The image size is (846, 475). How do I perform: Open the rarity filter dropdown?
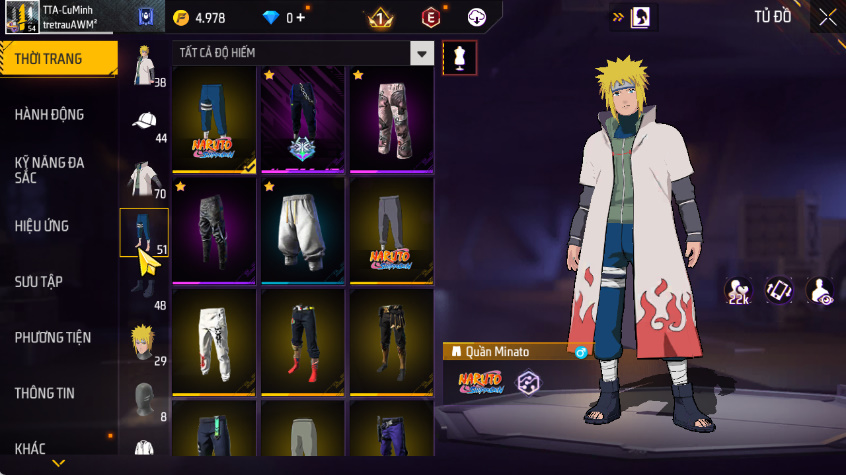tap(423, 54)
